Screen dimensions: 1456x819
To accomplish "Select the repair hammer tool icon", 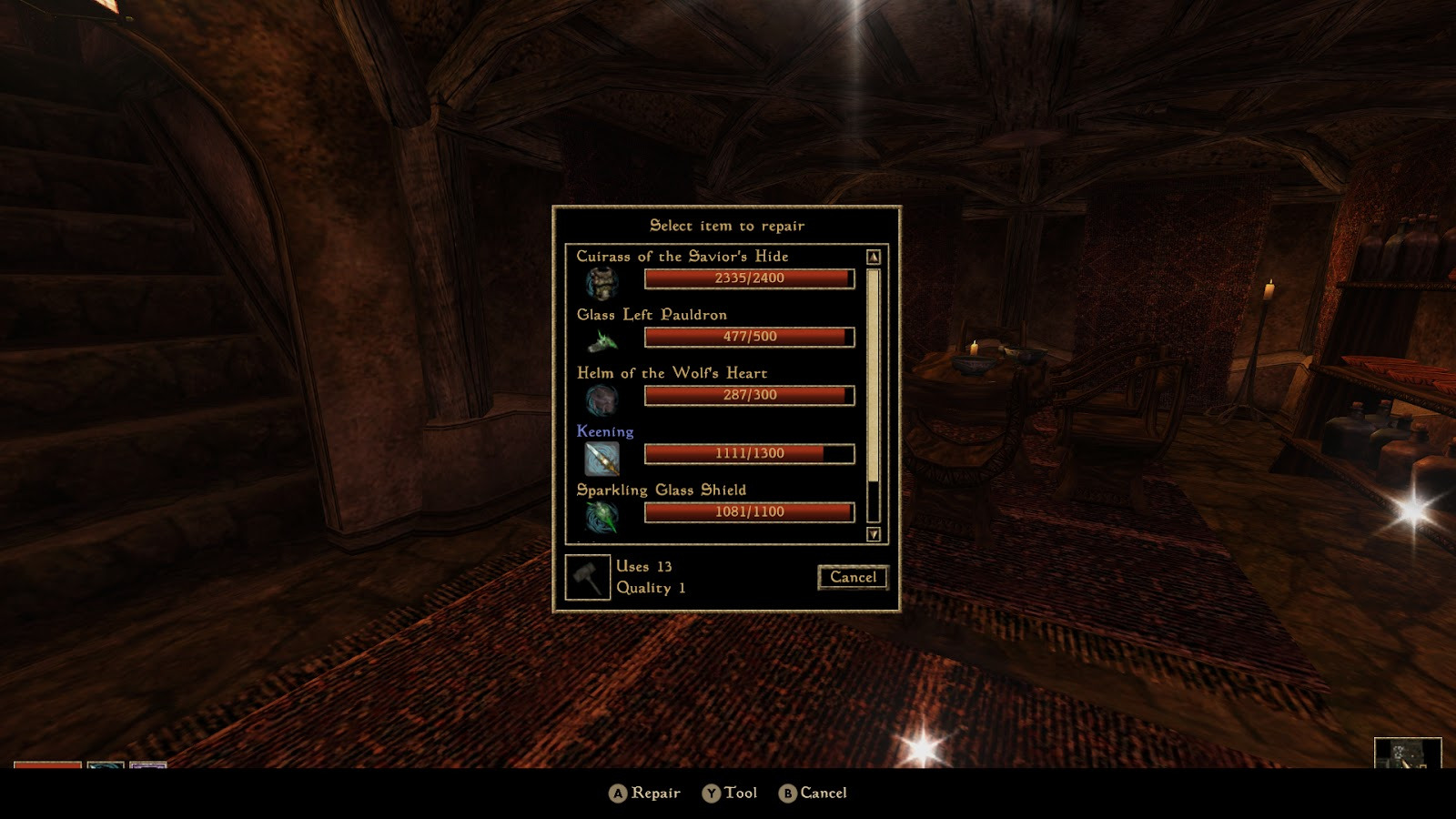I will [588, 577].
